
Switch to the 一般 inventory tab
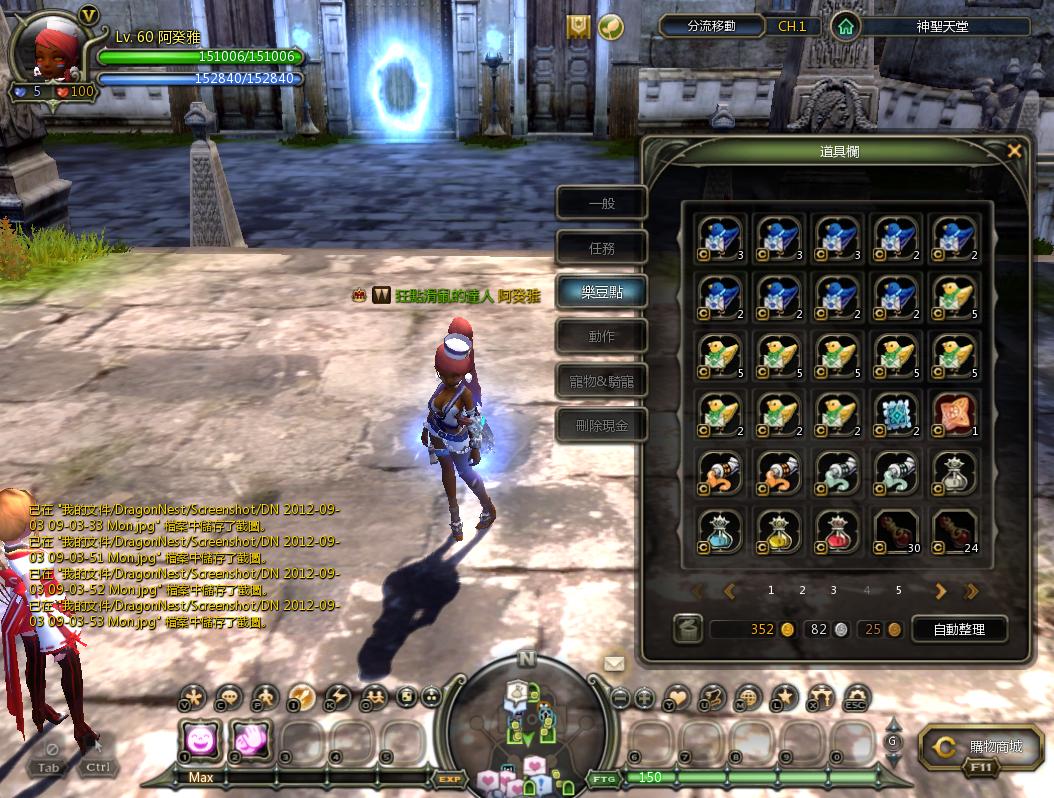(x=602, y=203)
